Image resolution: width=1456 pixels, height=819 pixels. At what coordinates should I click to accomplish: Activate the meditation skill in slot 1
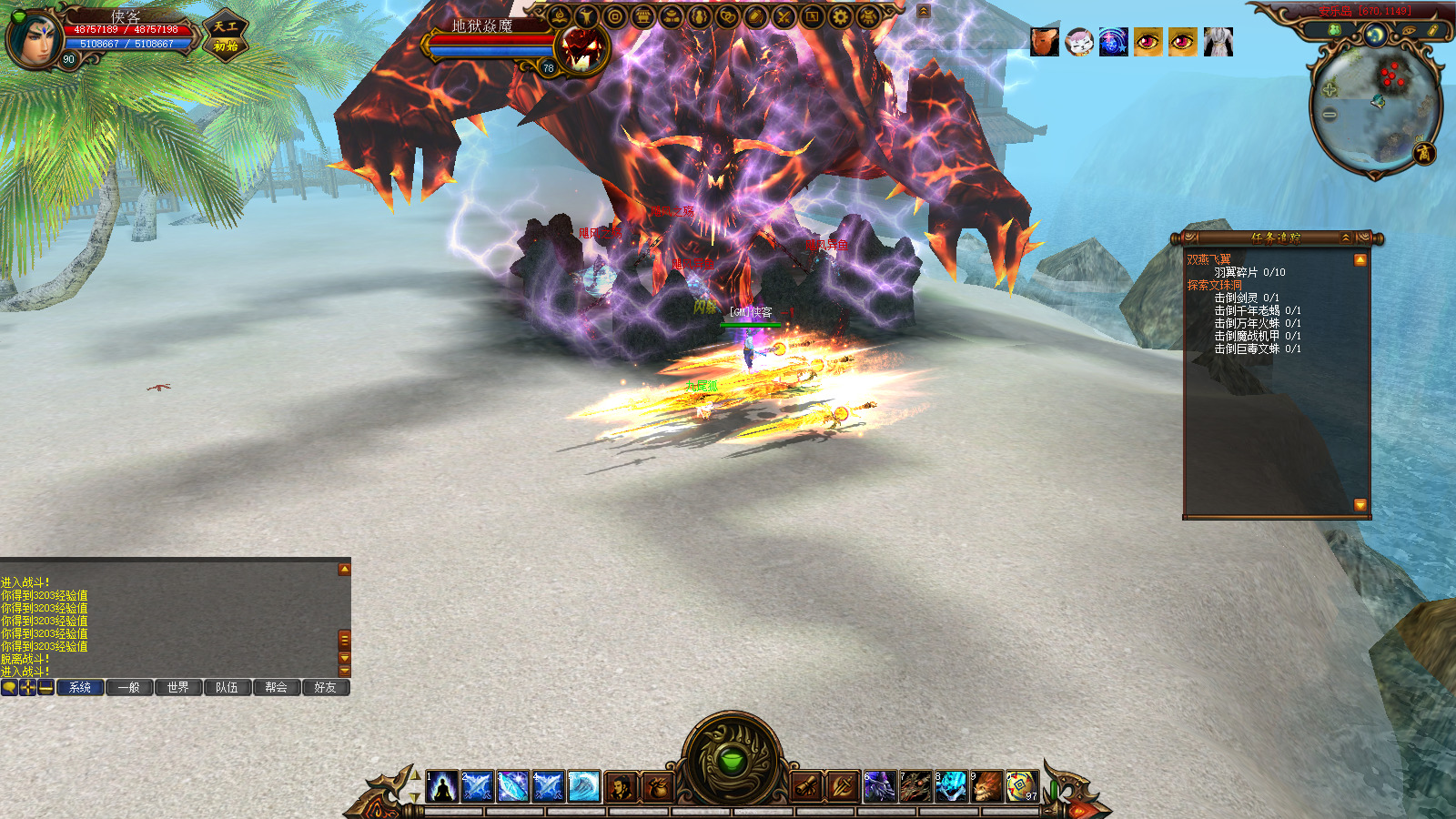tap(442, 786)
